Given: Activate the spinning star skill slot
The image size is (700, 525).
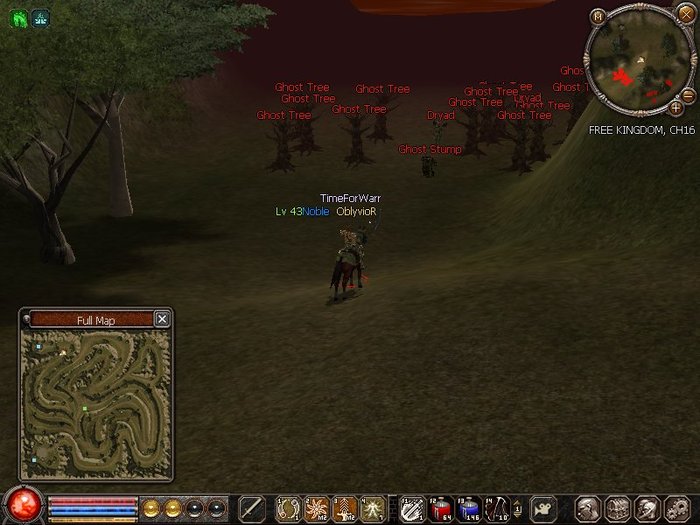Looking at the screenshot, I should (316, 508).
